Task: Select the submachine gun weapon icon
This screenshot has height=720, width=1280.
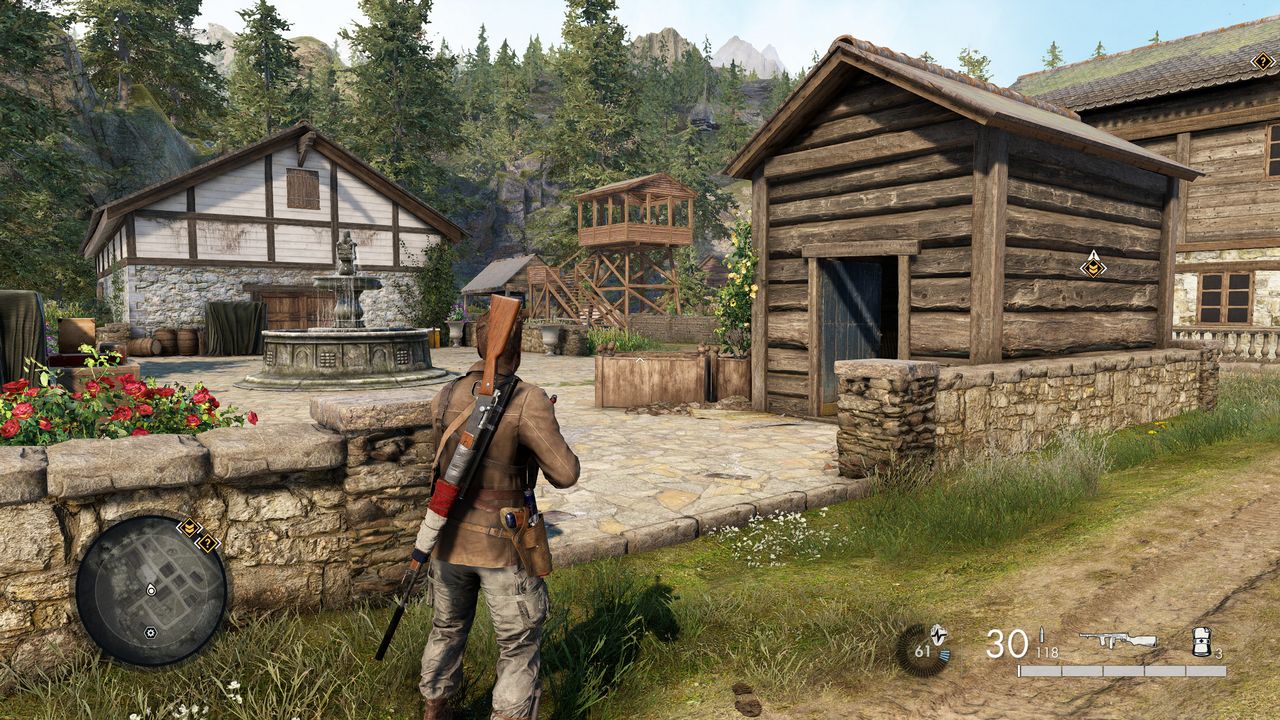Action: pos(1117,640)
